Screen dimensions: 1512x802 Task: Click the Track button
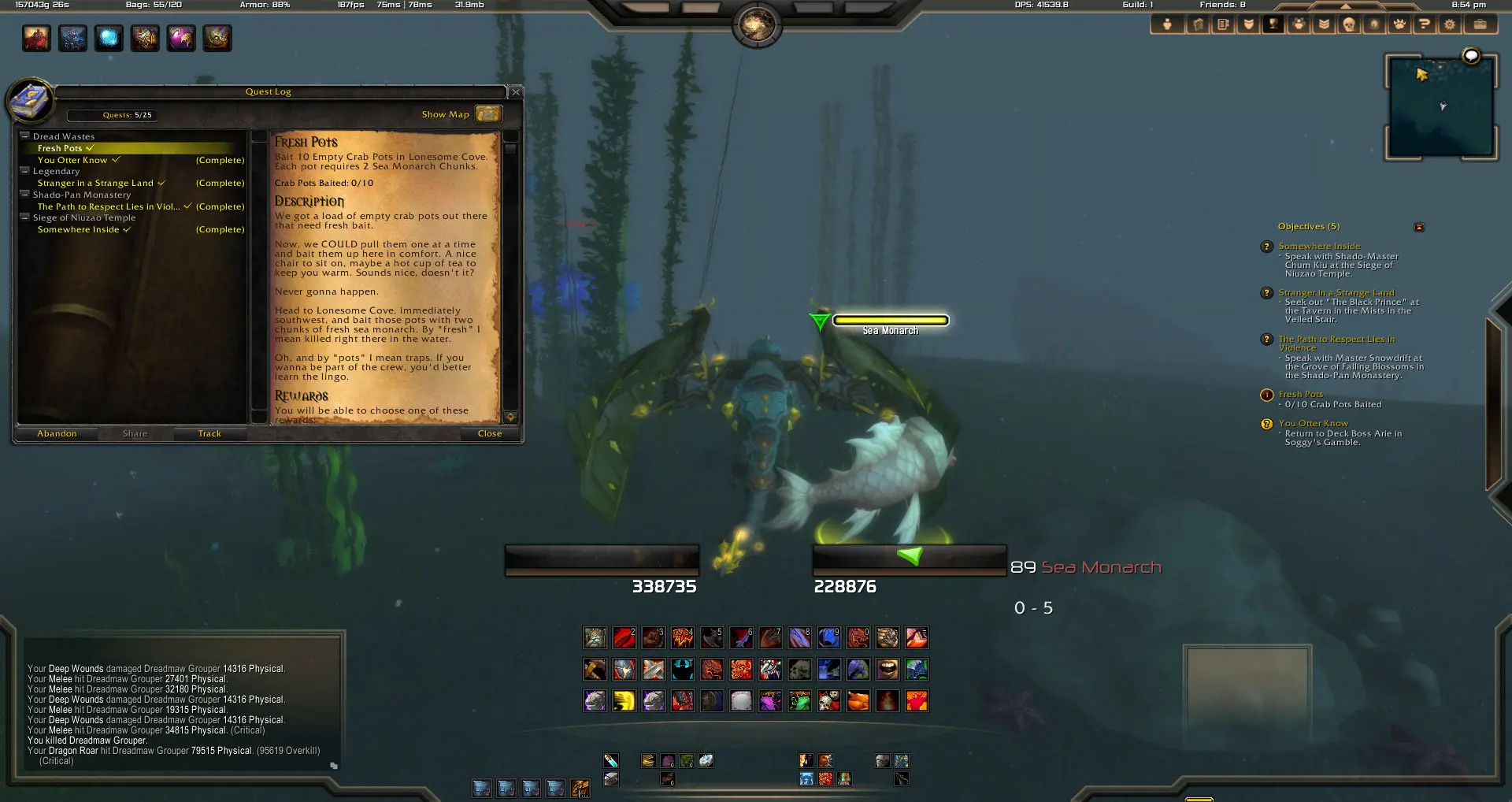coord(209,433)
